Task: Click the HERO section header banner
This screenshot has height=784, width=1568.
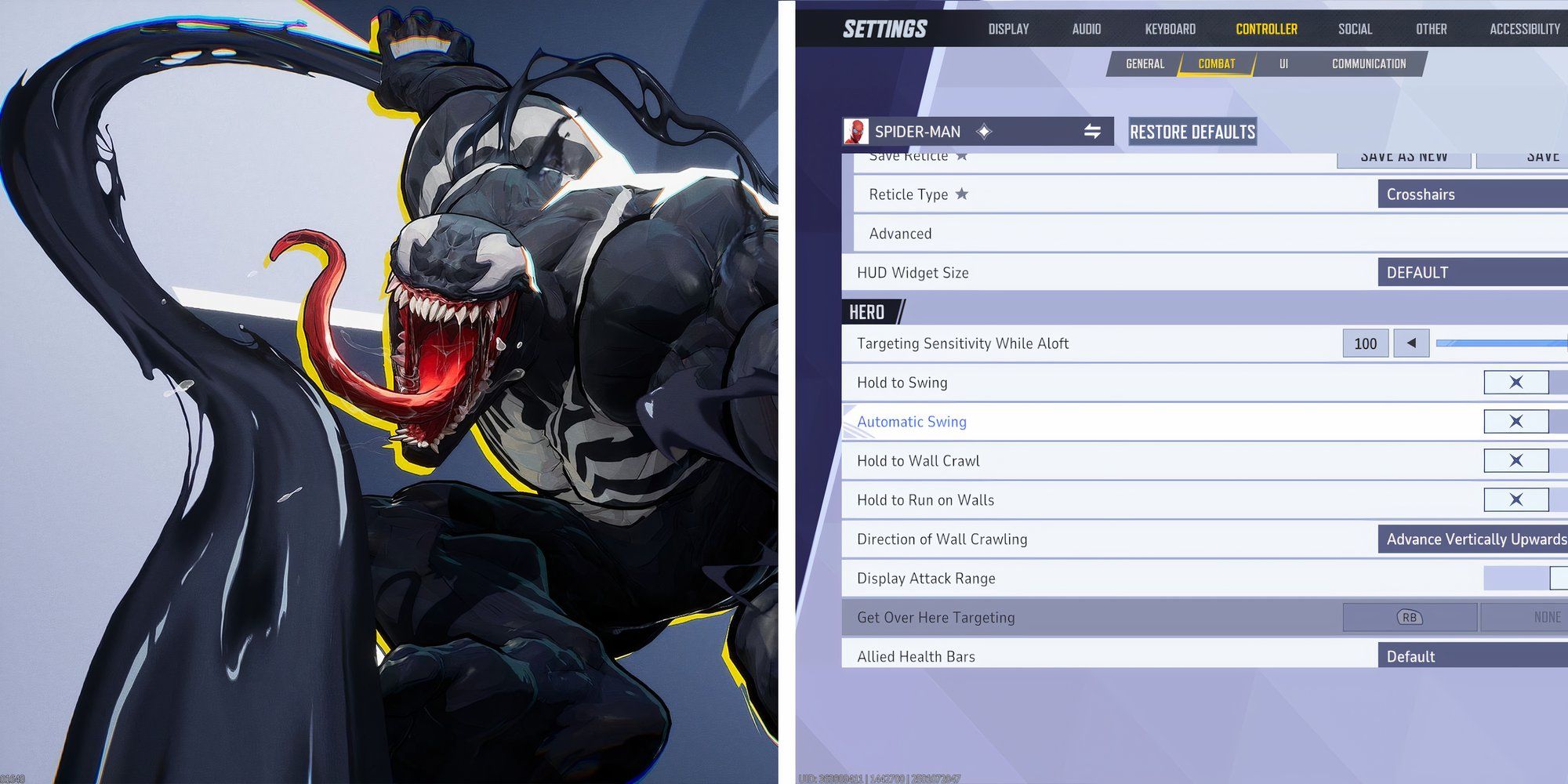Action: click(x=870, y=312)
